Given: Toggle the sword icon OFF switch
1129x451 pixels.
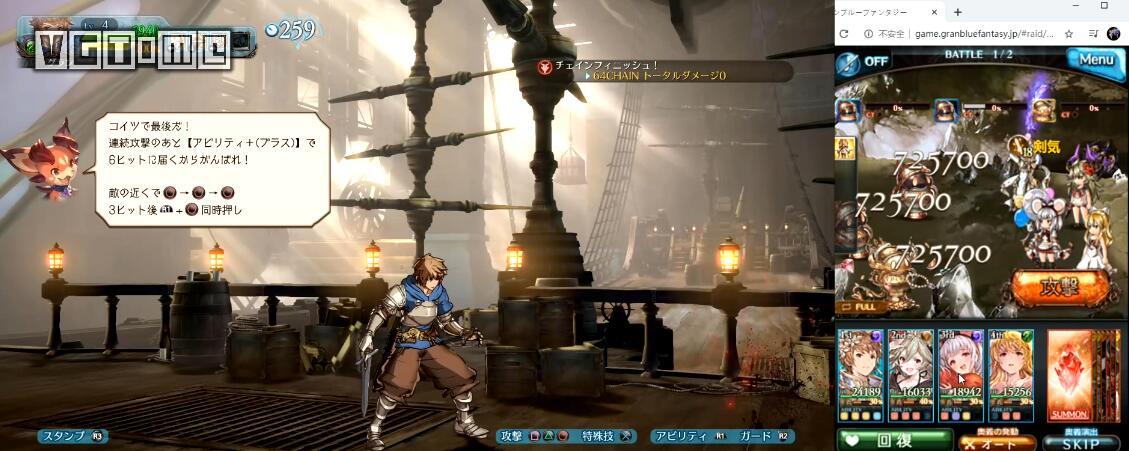Looking at the screenshot, I should pos(863,61).
